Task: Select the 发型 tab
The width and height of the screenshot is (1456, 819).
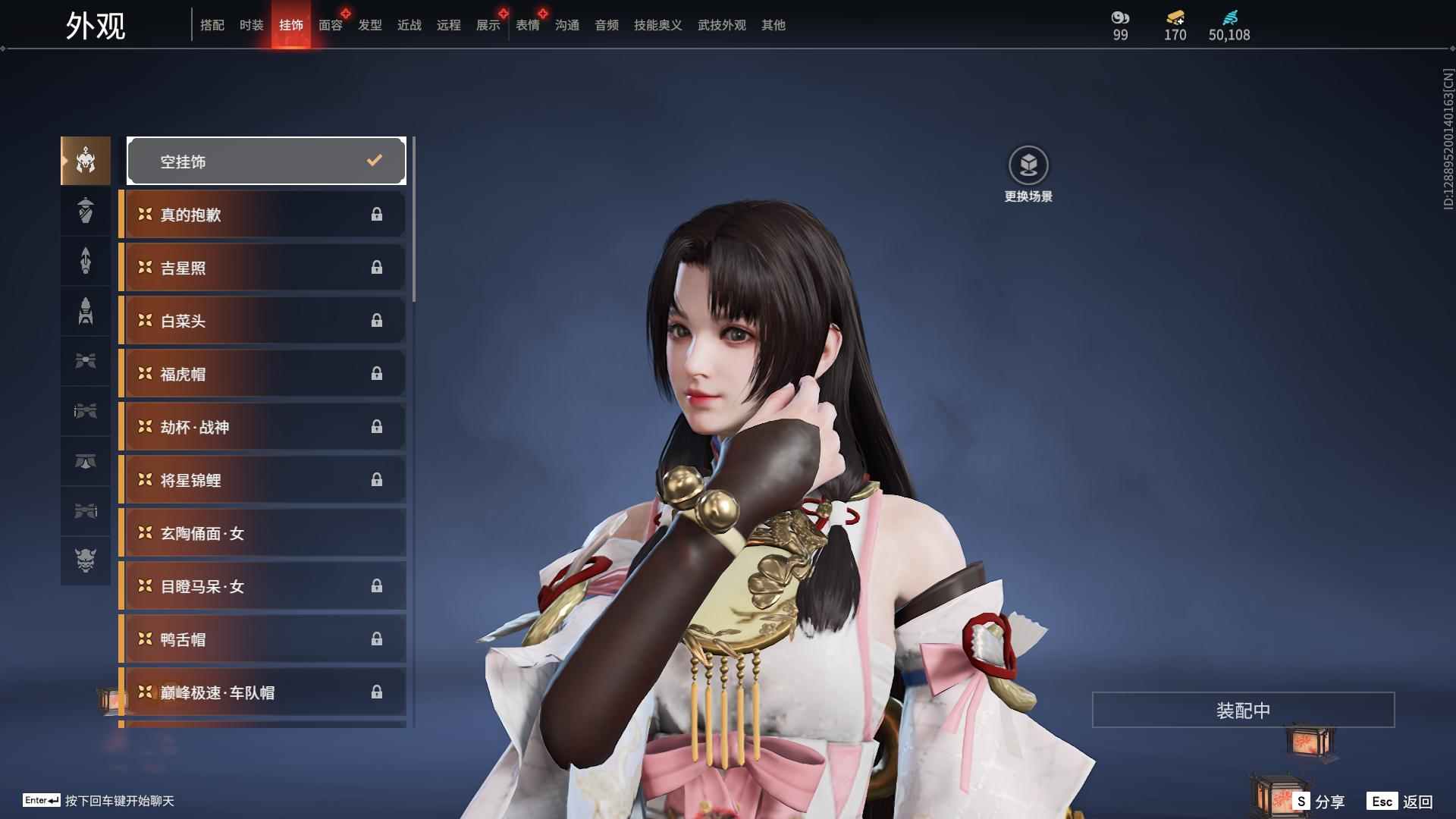Action: pyautogui.click(x=369, y=25)
